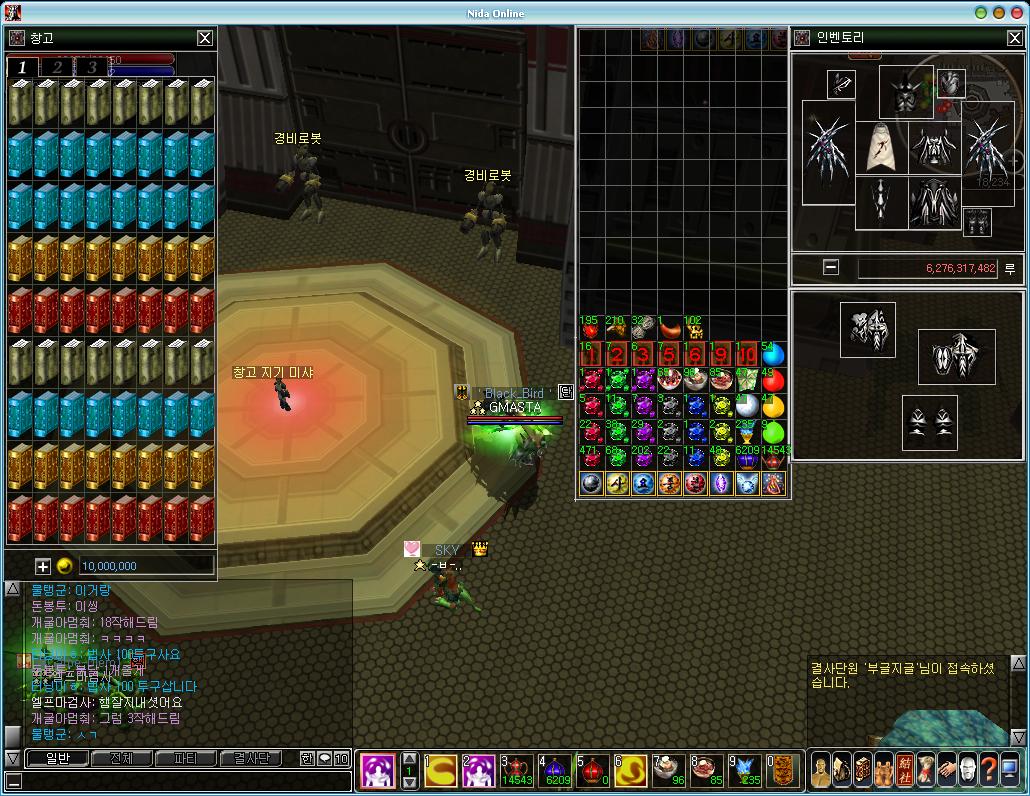Screen dimensions: 1030x796
Task: Select the blue orb item with count 54
Action: pos(773,354)
